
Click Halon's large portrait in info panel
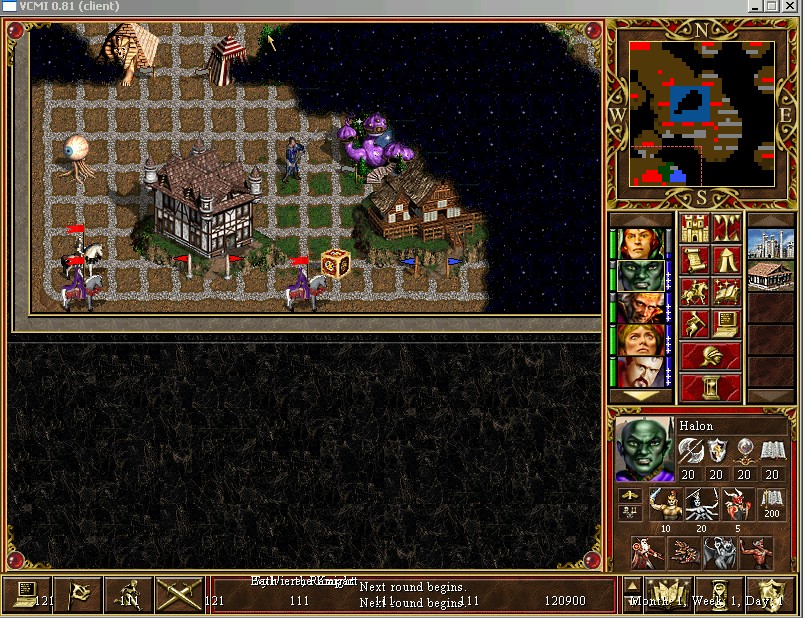[x=644, y=450]
